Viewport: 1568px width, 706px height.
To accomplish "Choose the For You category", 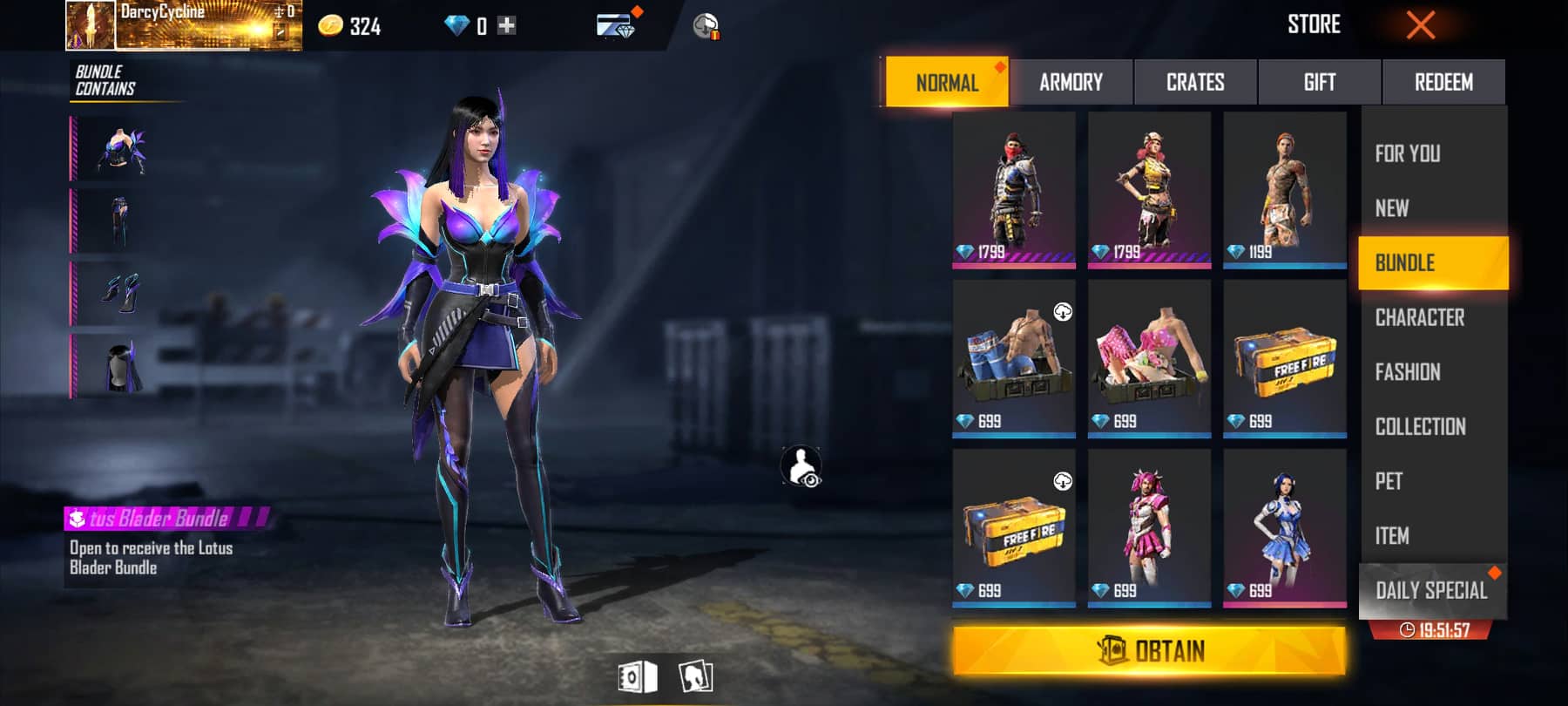I will click(1408, 154).
